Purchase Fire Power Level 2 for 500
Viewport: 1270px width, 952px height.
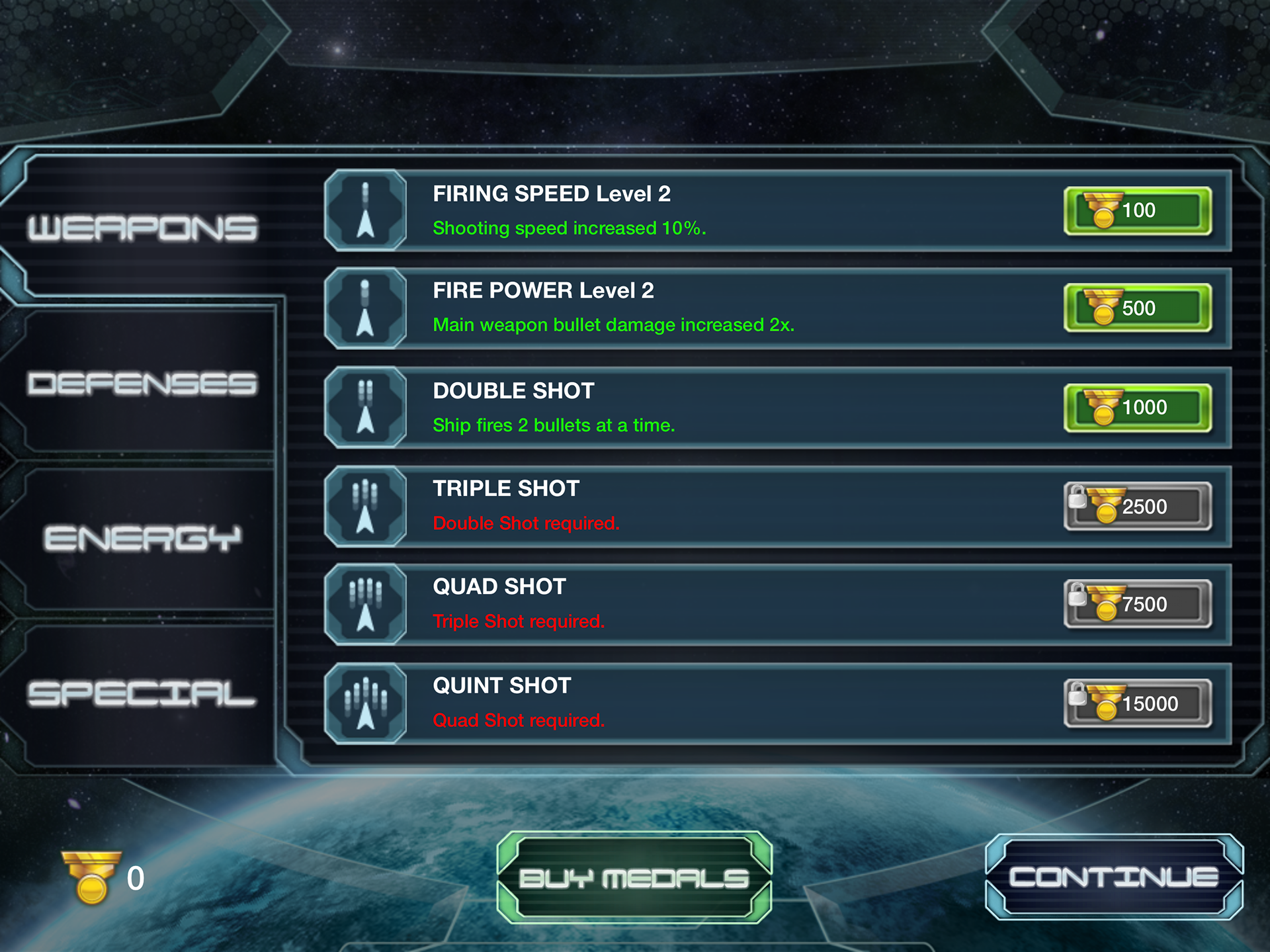[1137, 308]
